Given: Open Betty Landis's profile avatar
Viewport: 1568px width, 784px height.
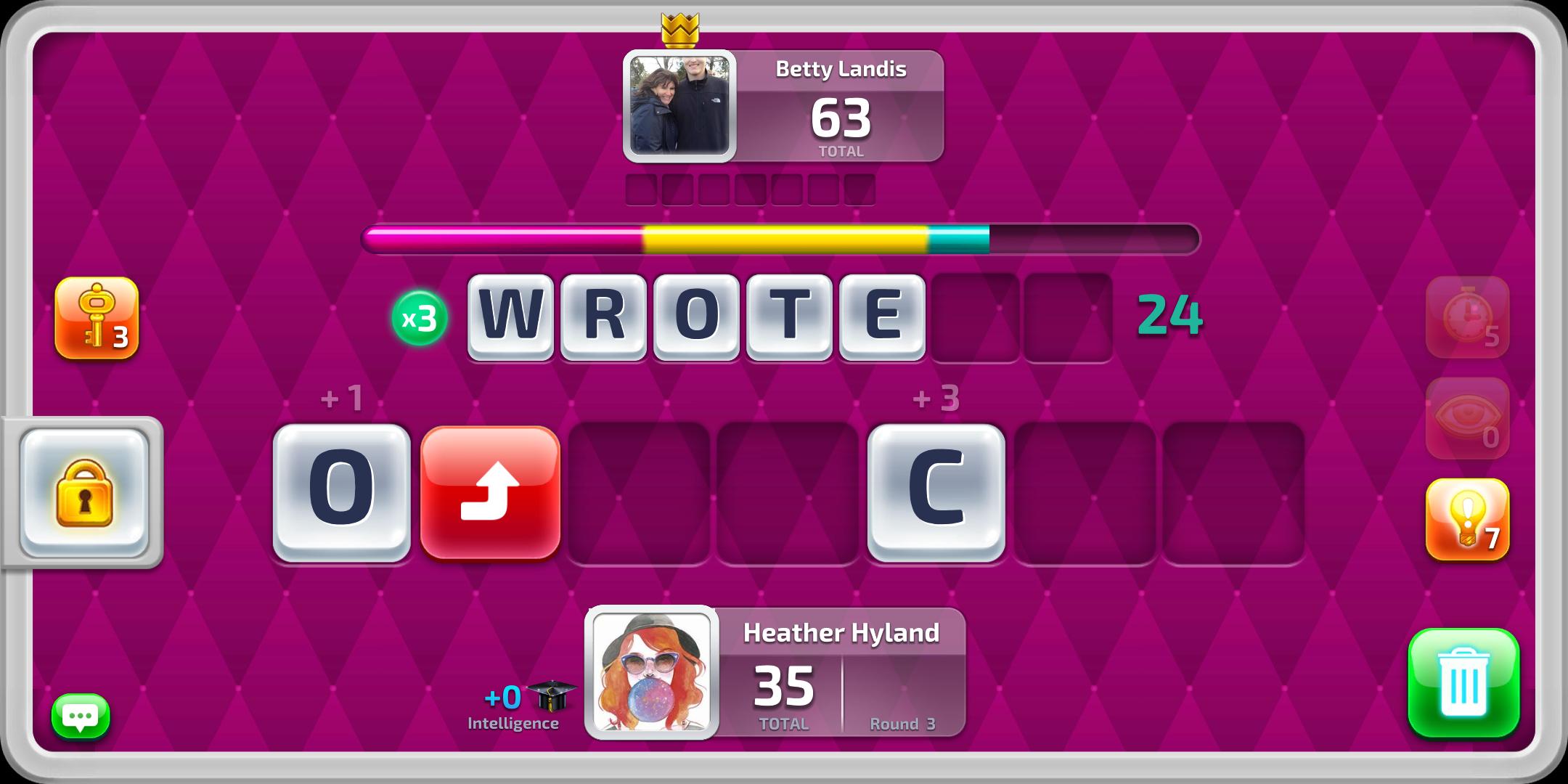Looking at the screenshot, I should pos(679,105).
